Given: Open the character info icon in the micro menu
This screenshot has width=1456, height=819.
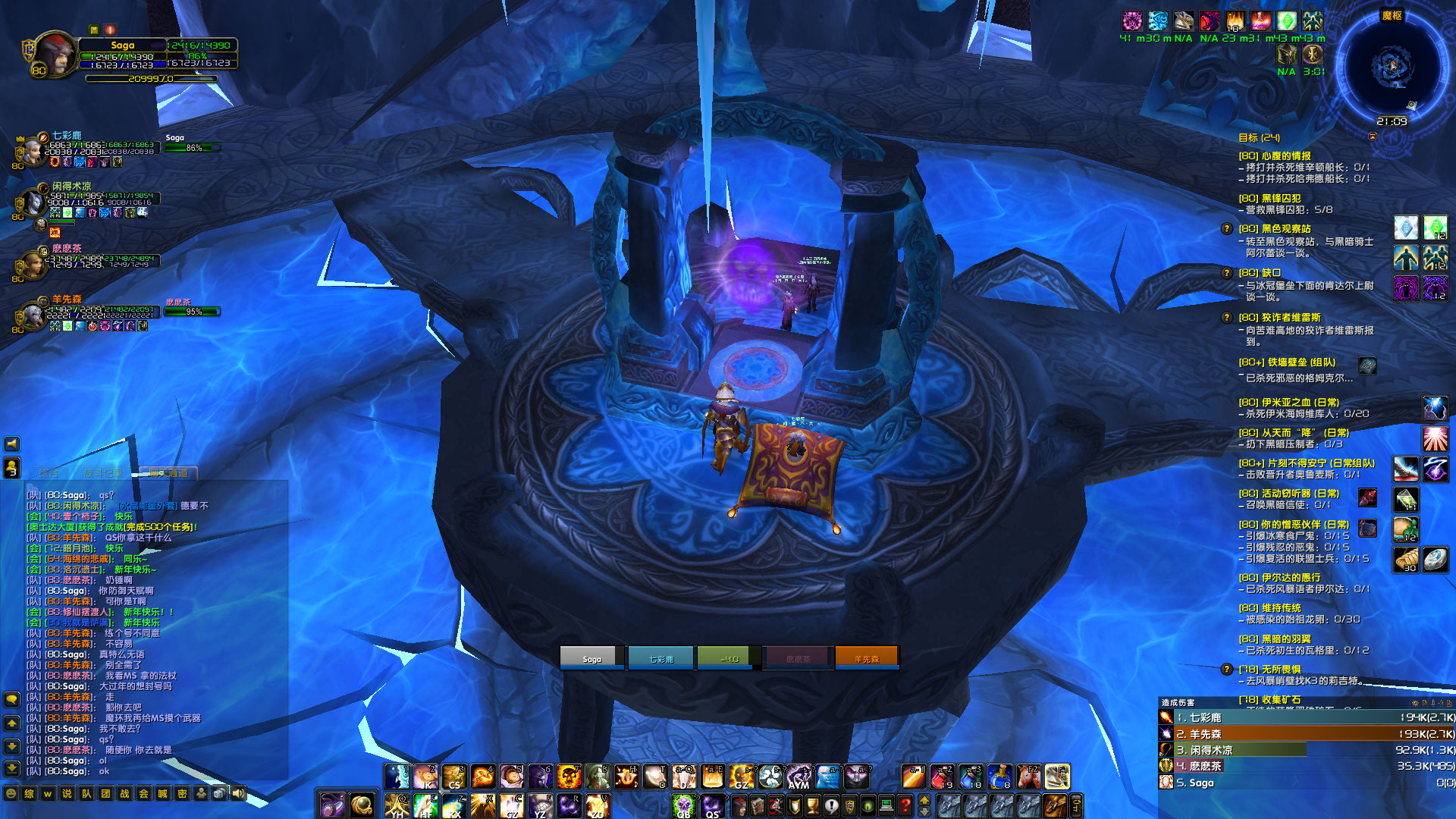Looking at the screenshot, I should click(x=739, y=806).
